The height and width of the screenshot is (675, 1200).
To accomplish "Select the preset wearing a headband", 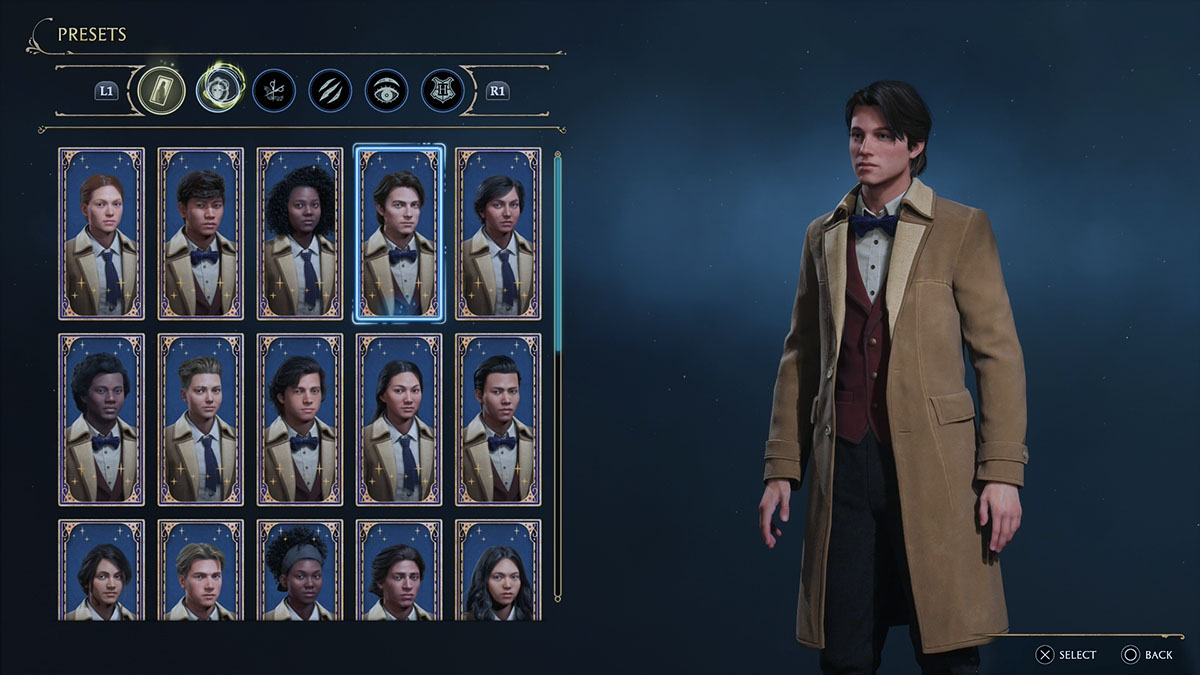I will tap(299, 569).
